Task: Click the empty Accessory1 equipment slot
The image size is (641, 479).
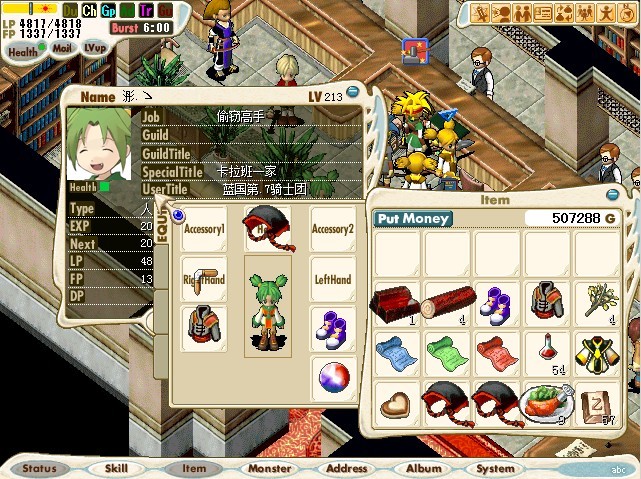Action: tap(204, 229)
